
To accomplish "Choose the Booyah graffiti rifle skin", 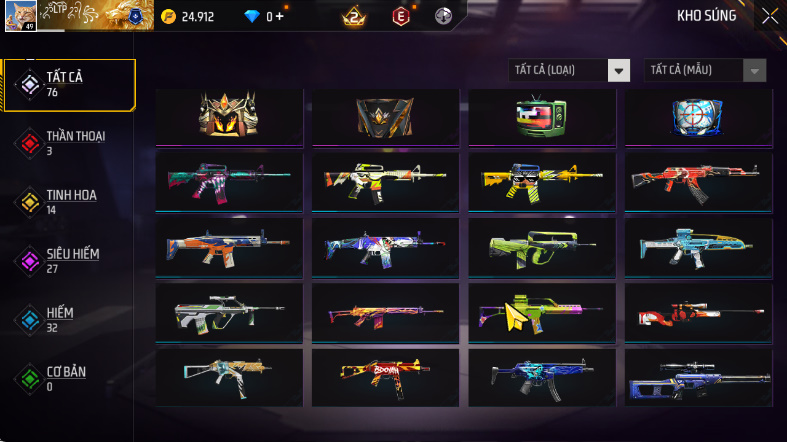I will tap(385, 377).
